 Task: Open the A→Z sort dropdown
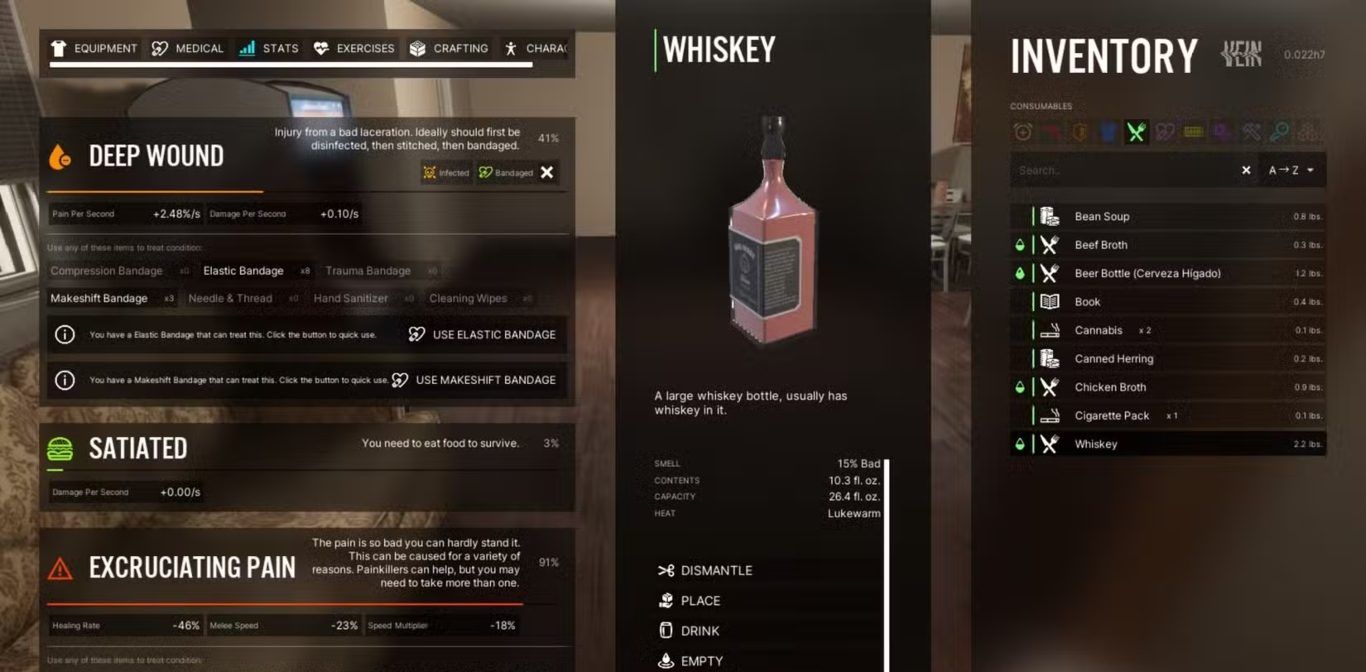[1291, 171]
